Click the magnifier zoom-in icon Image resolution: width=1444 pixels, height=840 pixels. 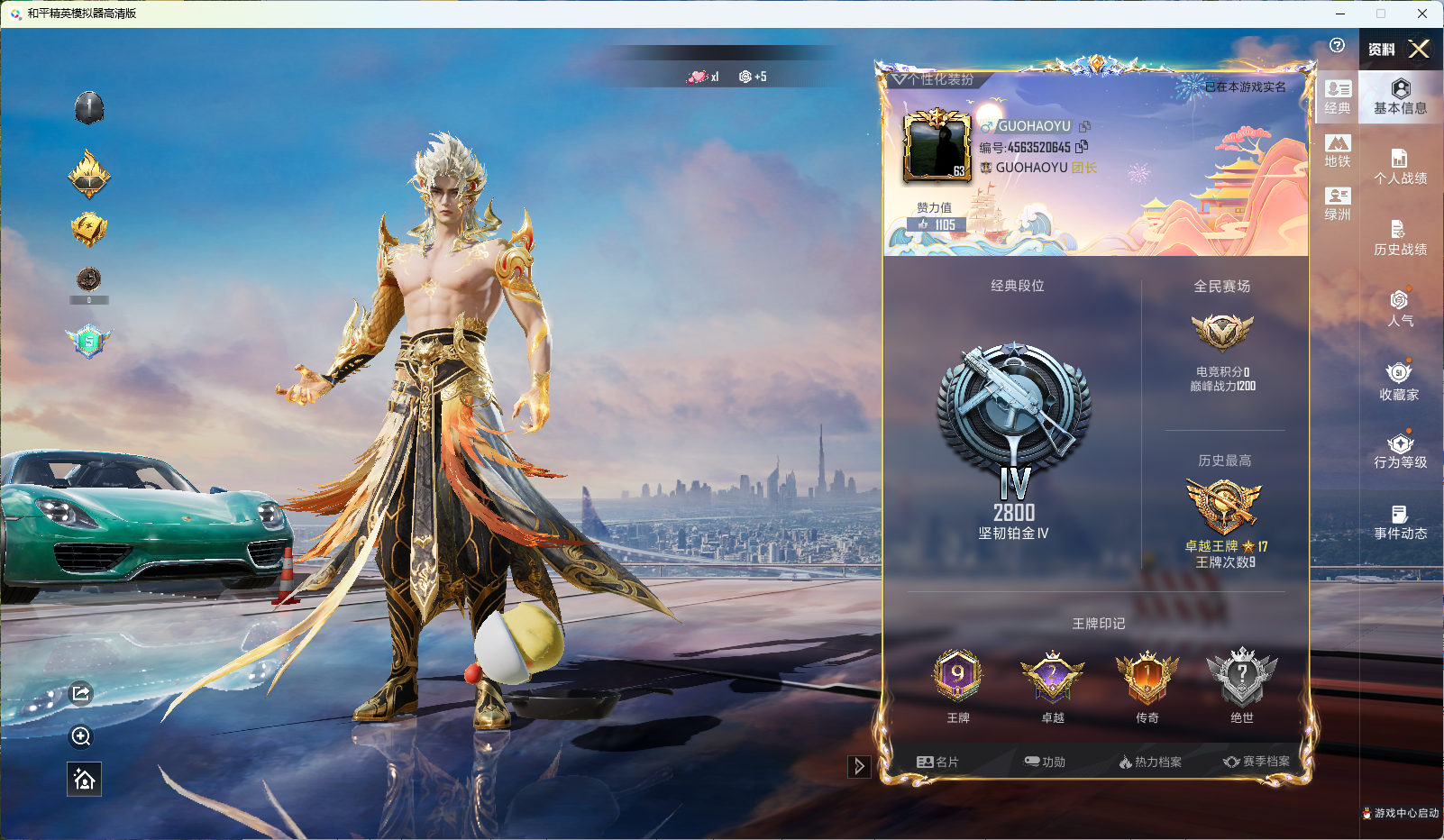click(81, 737)
